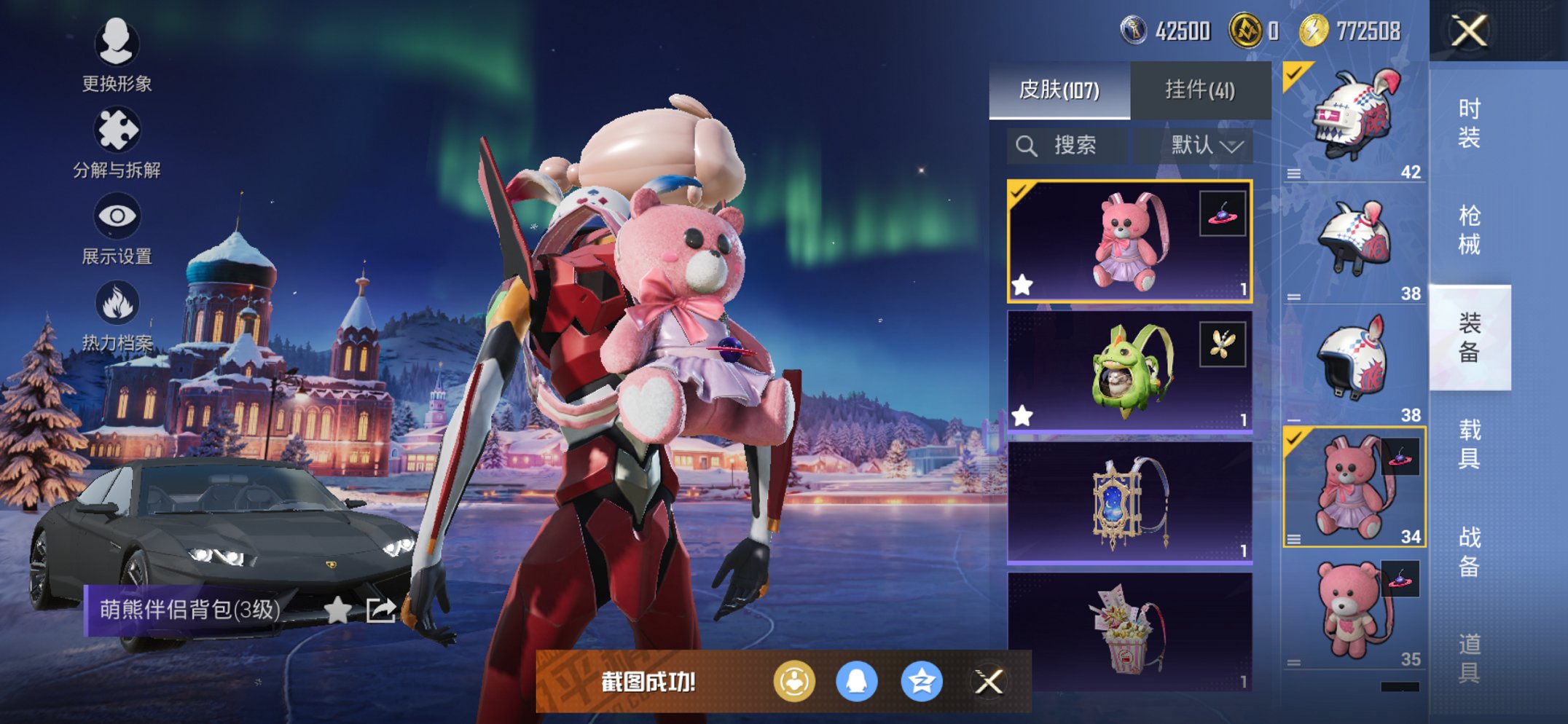Switch to the 挂件(41) tab
1568x724 pixels.
tap(1199, 89)
